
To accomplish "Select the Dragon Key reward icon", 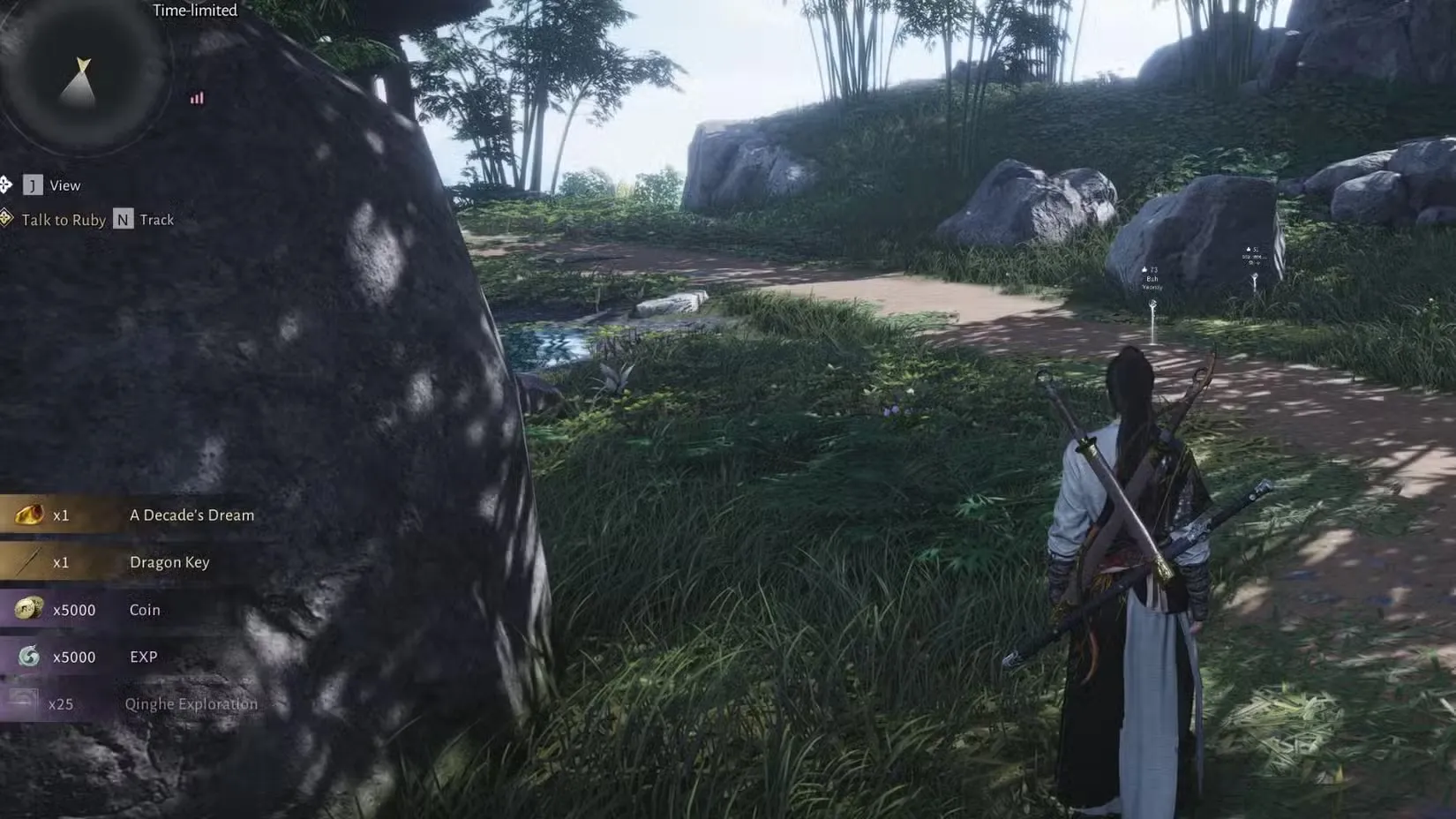I will pos(29,562).
